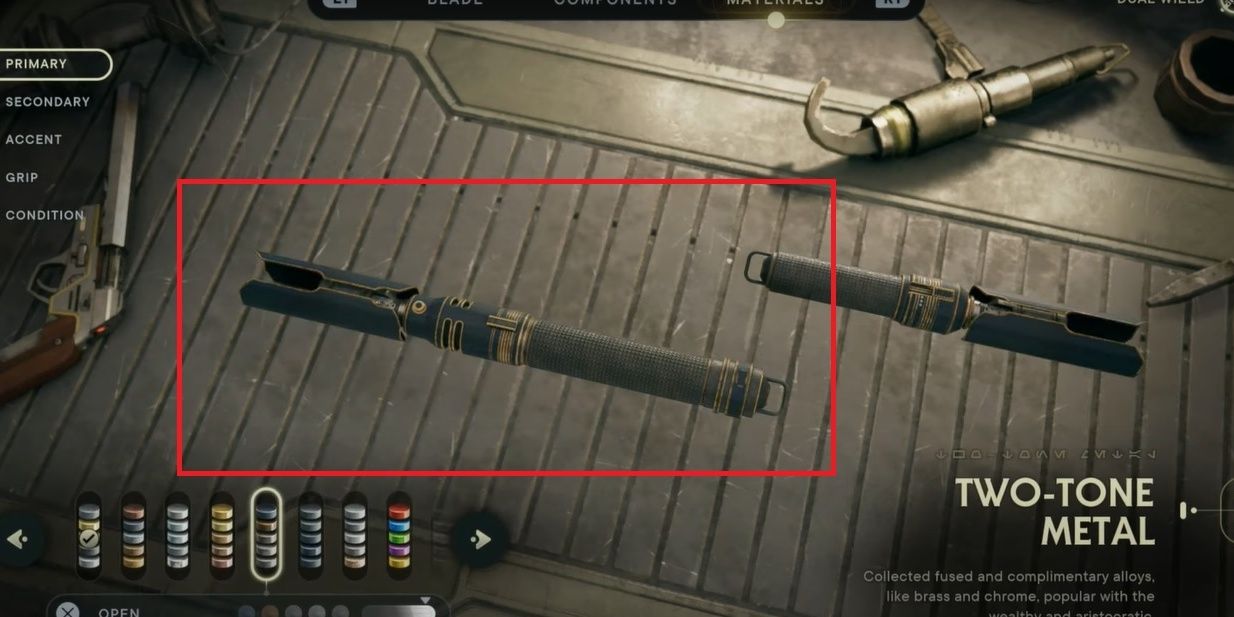Image resolution: width=1234 pixels, height=617 pixels.
Task: Show previous materials with the left arrow
Action: pos(18,540)
